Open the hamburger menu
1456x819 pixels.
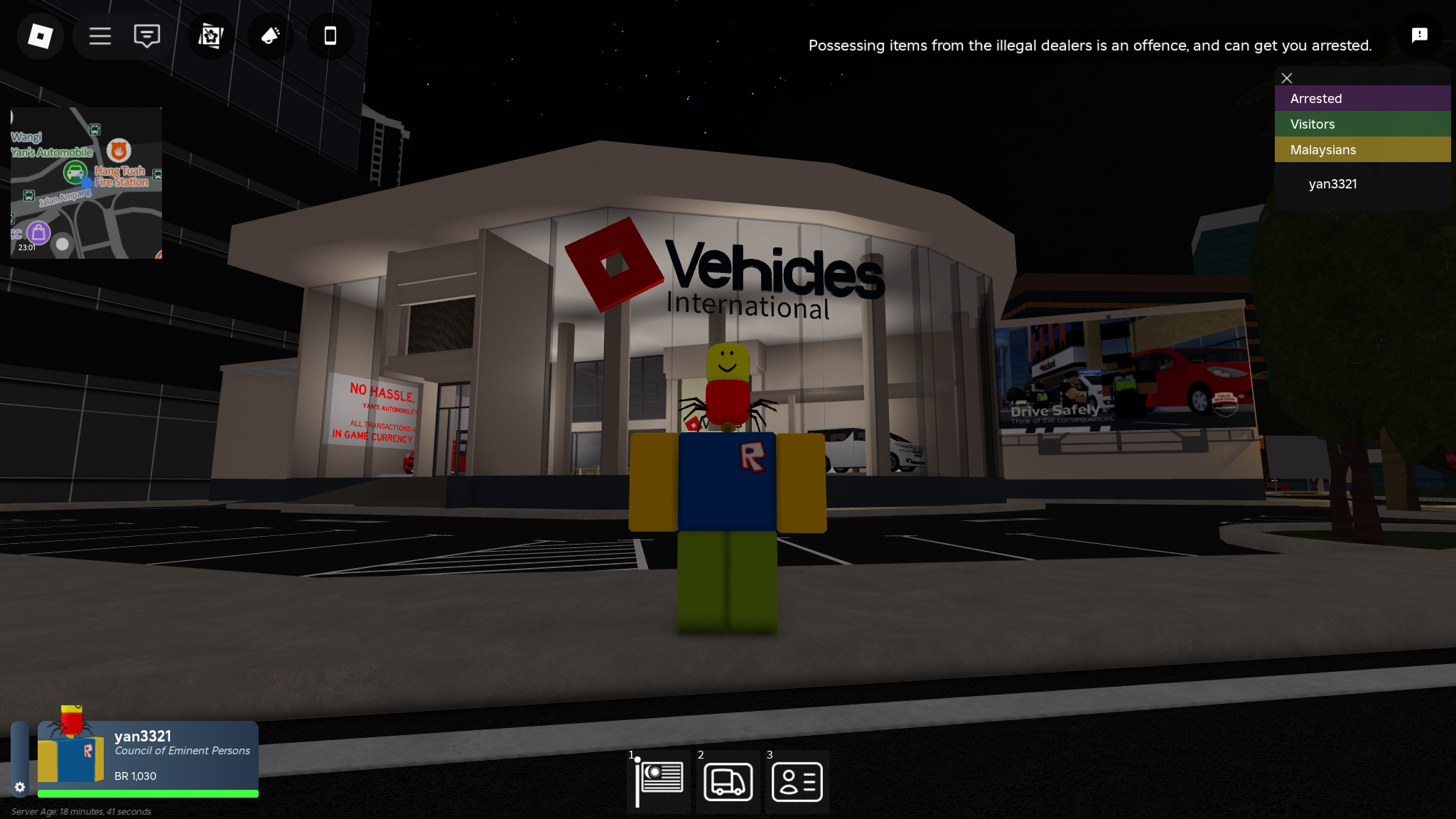pyautogui.click(x=99, y=36)
